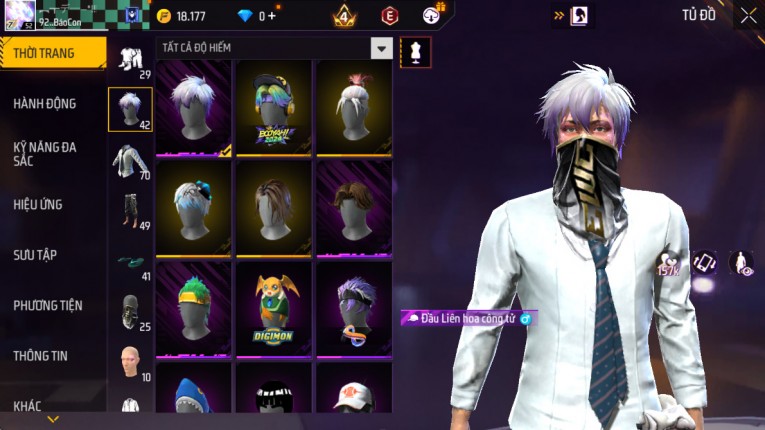The height and width of the screenshot is (430, 765).
Task: Switch to the Hành Động tab
Action: click(45, 103)
